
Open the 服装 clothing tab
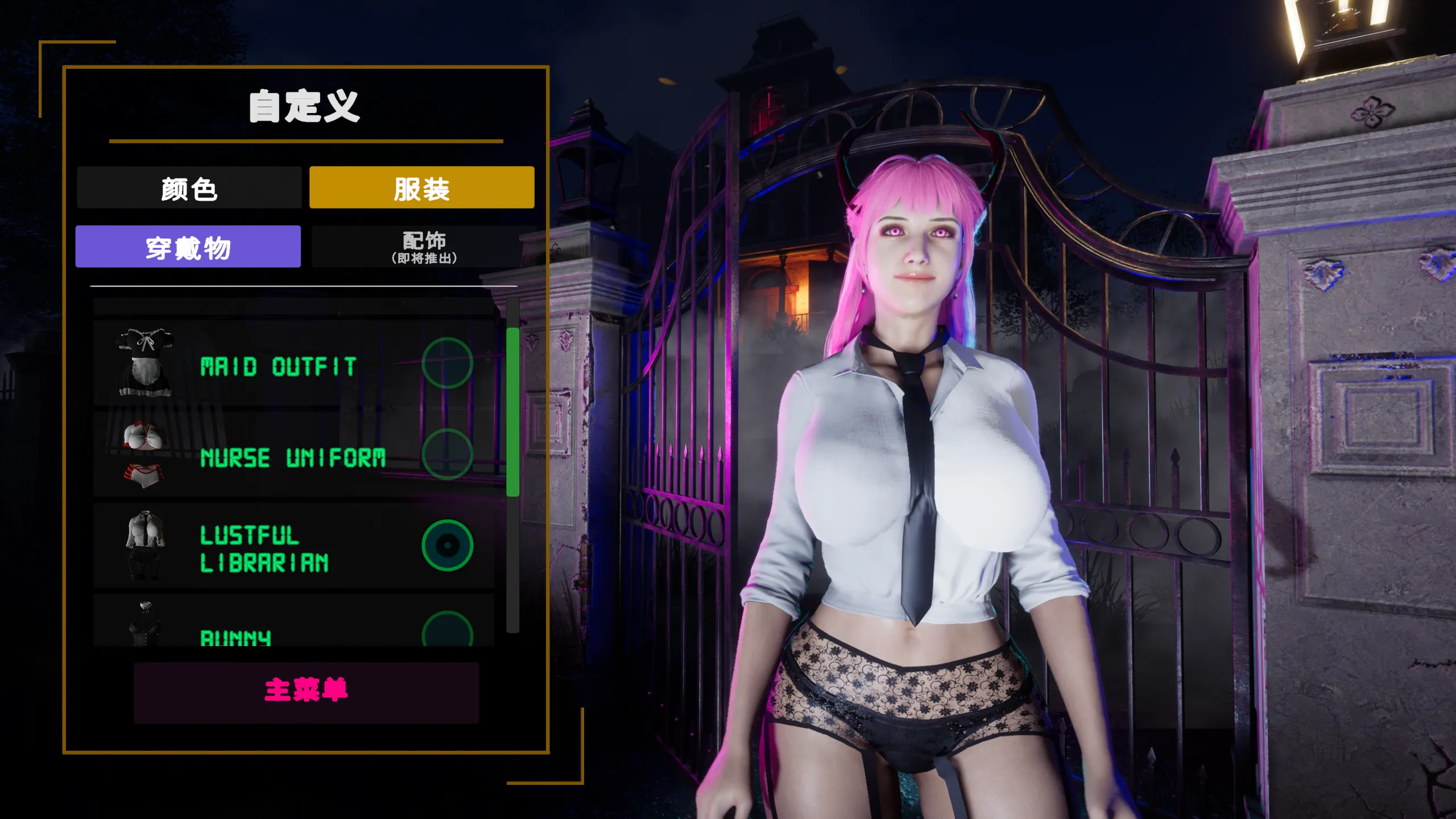pyautogui.click(x=421, y=188)
